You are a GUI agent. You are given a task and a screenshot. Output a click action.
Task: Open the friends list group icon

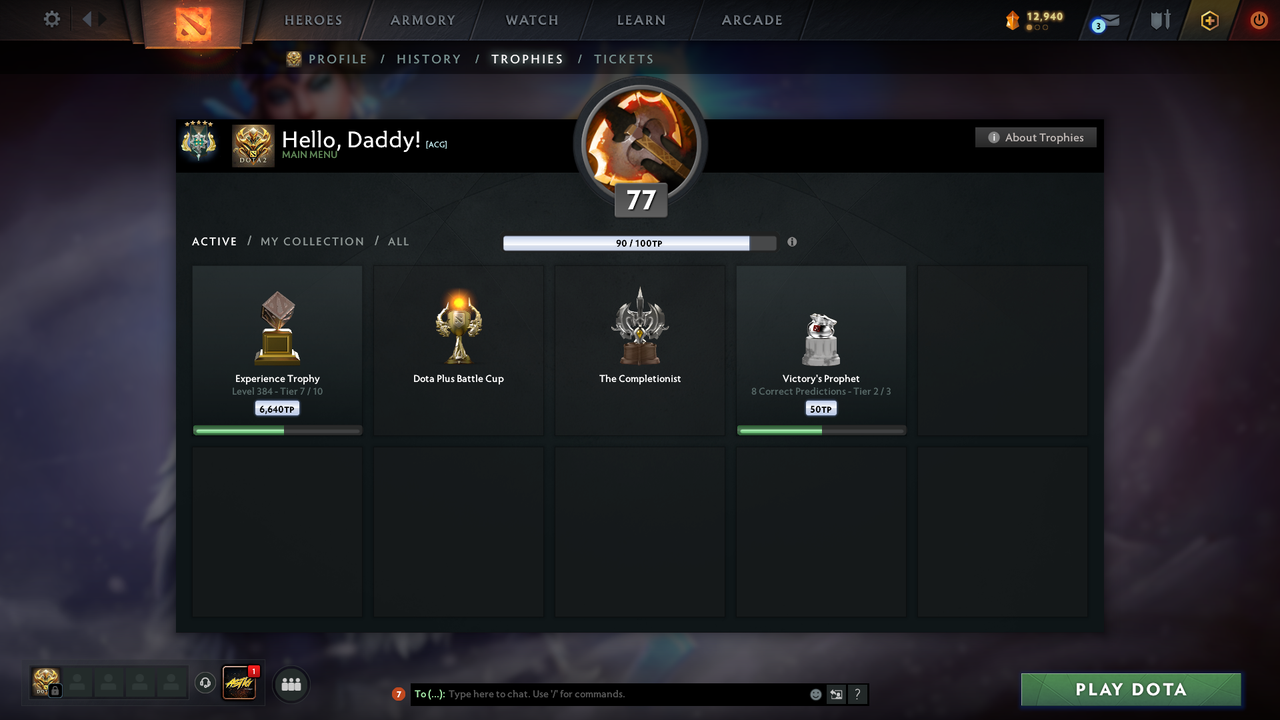tap(291, 683)
